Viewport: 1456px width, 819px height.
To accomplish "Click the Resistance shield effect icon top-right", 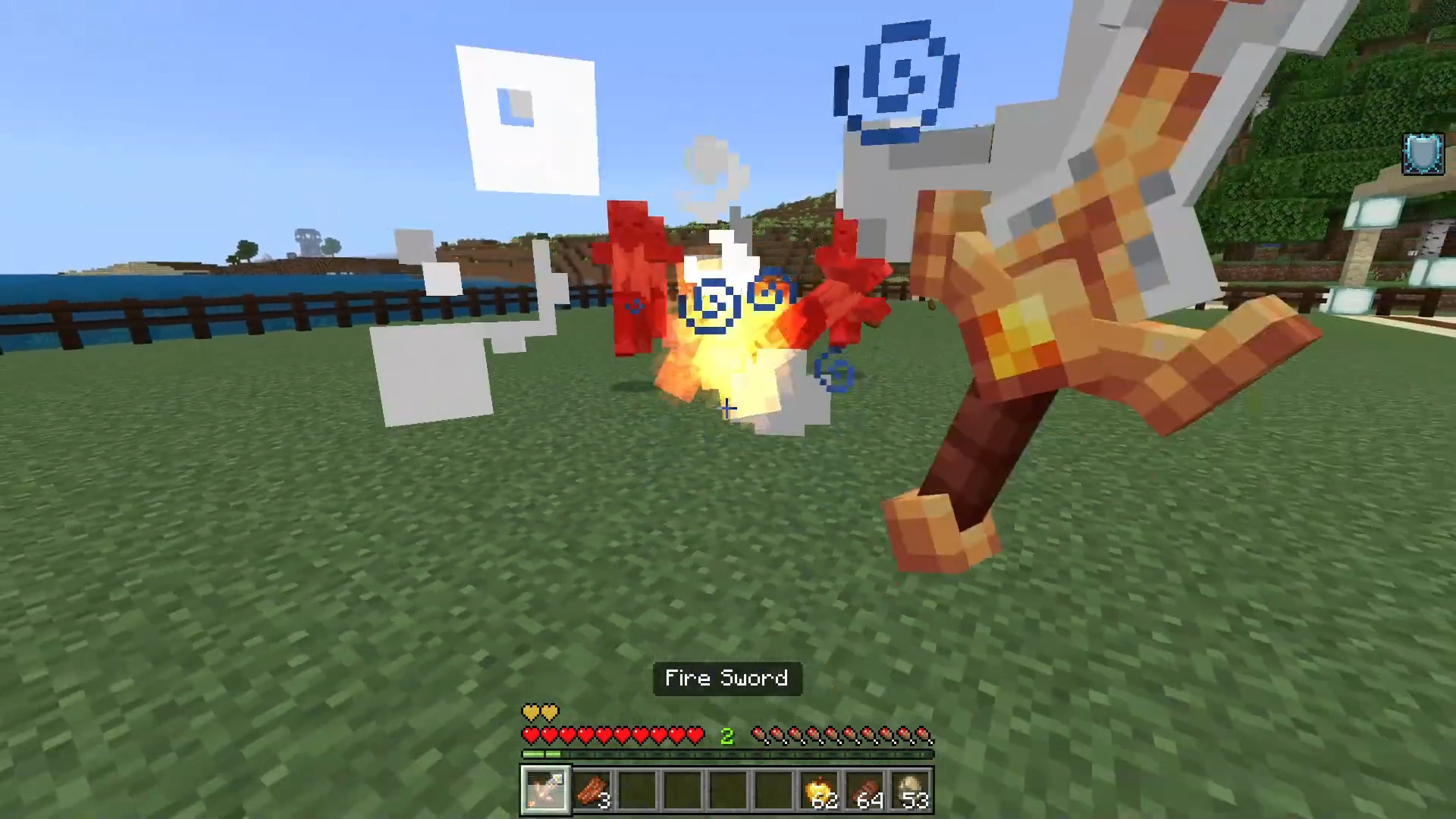I will coord(1423,154).
